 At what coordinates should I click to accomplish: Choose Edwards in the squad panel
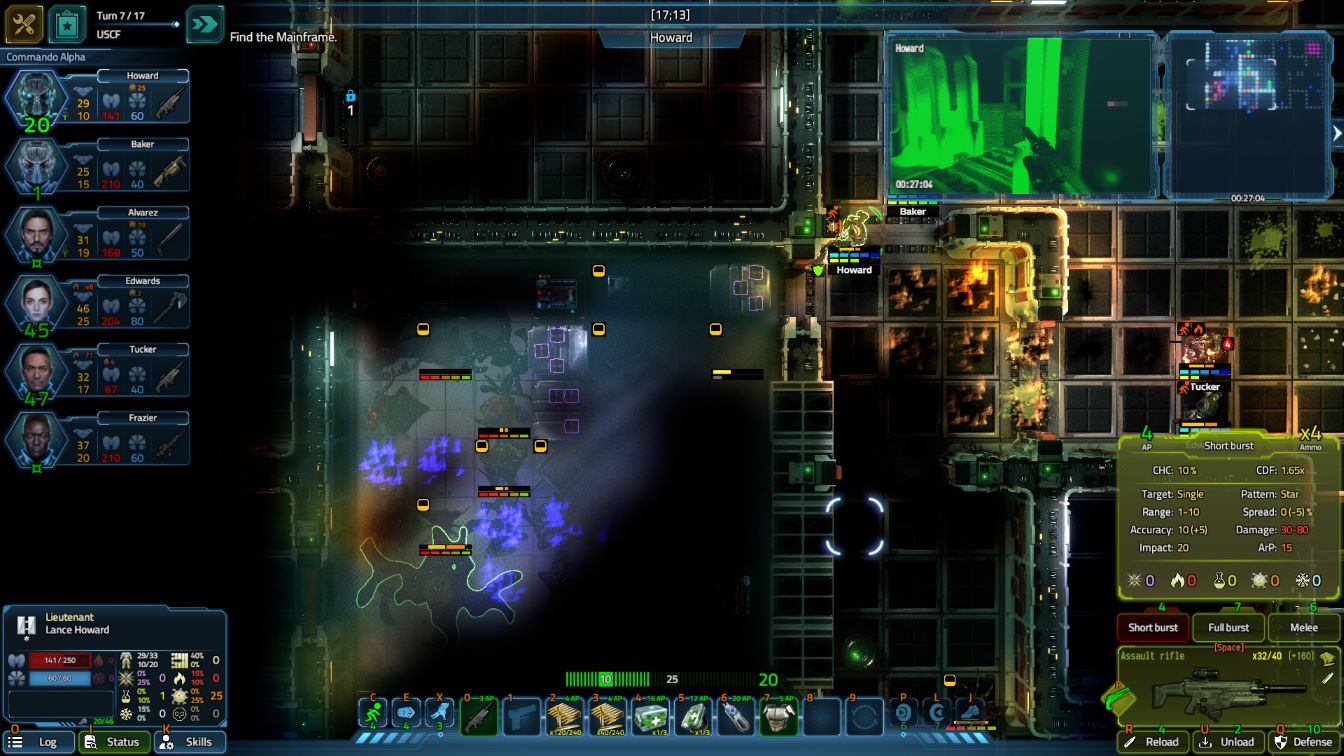tap(37, 302)
